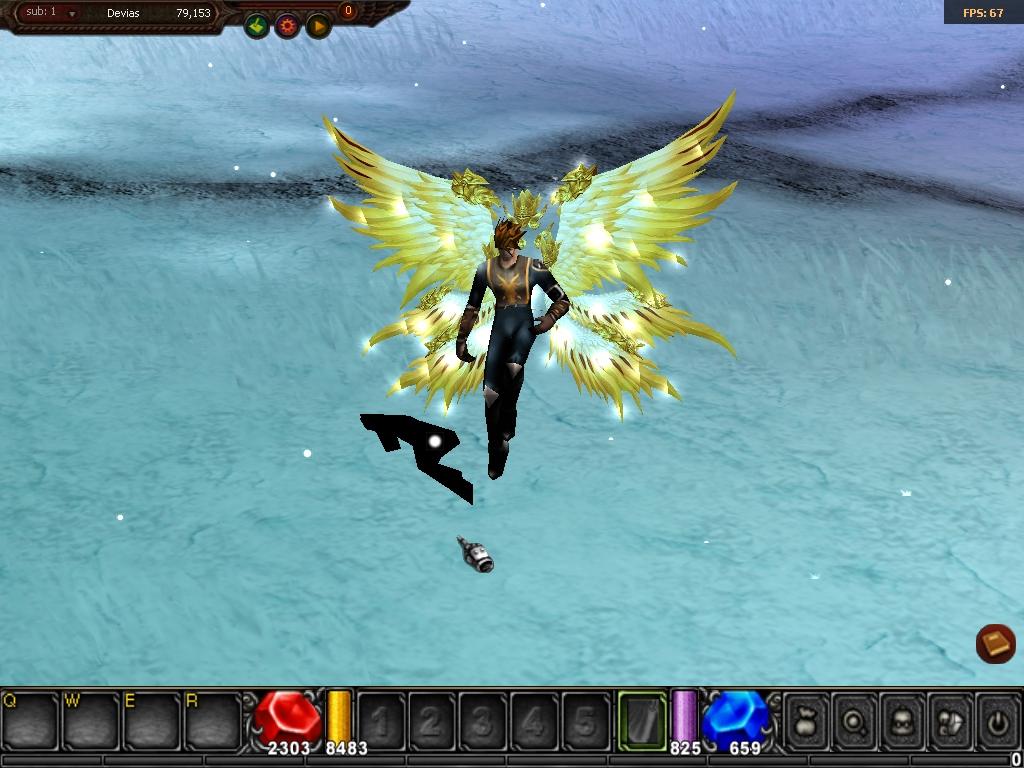
Task: Choose skill slot number 1
Action: pos(381,720)
